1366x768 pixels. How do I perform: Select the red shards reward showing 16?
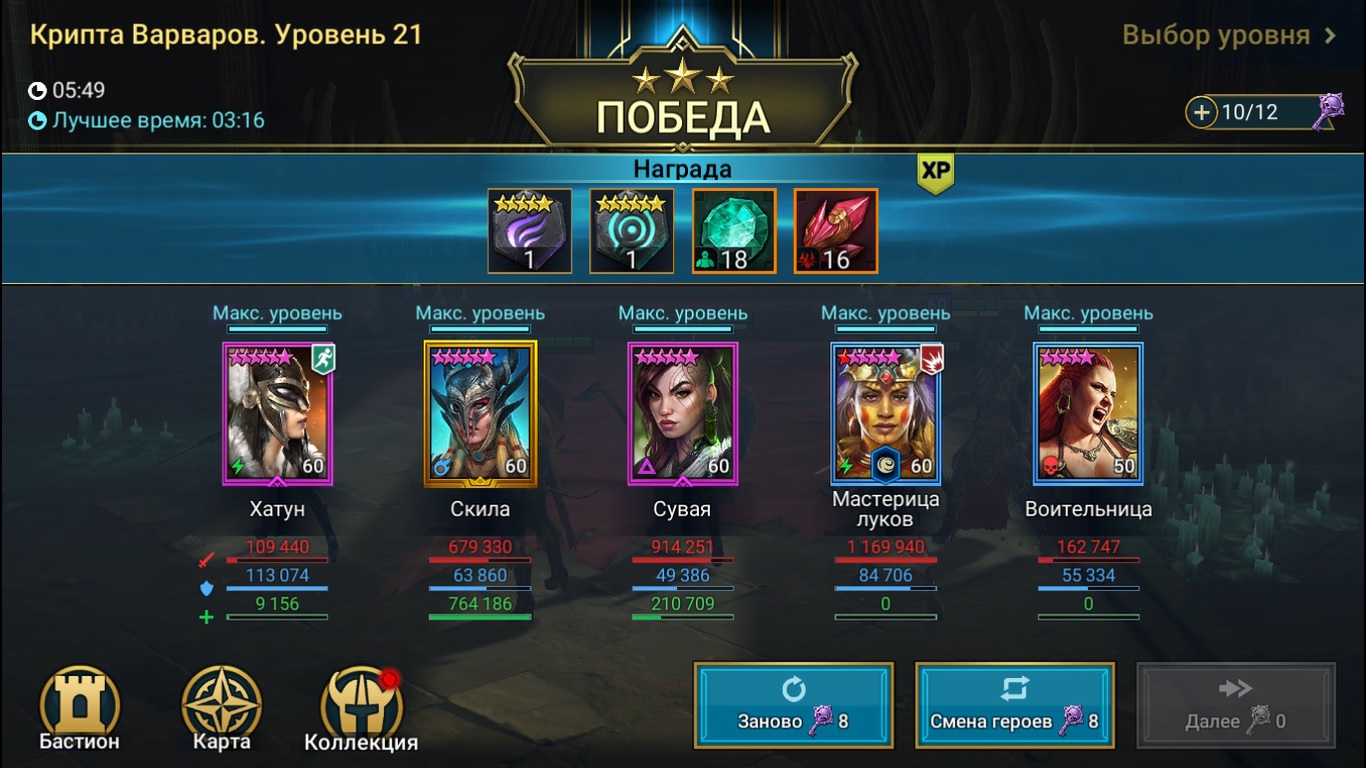835,230
